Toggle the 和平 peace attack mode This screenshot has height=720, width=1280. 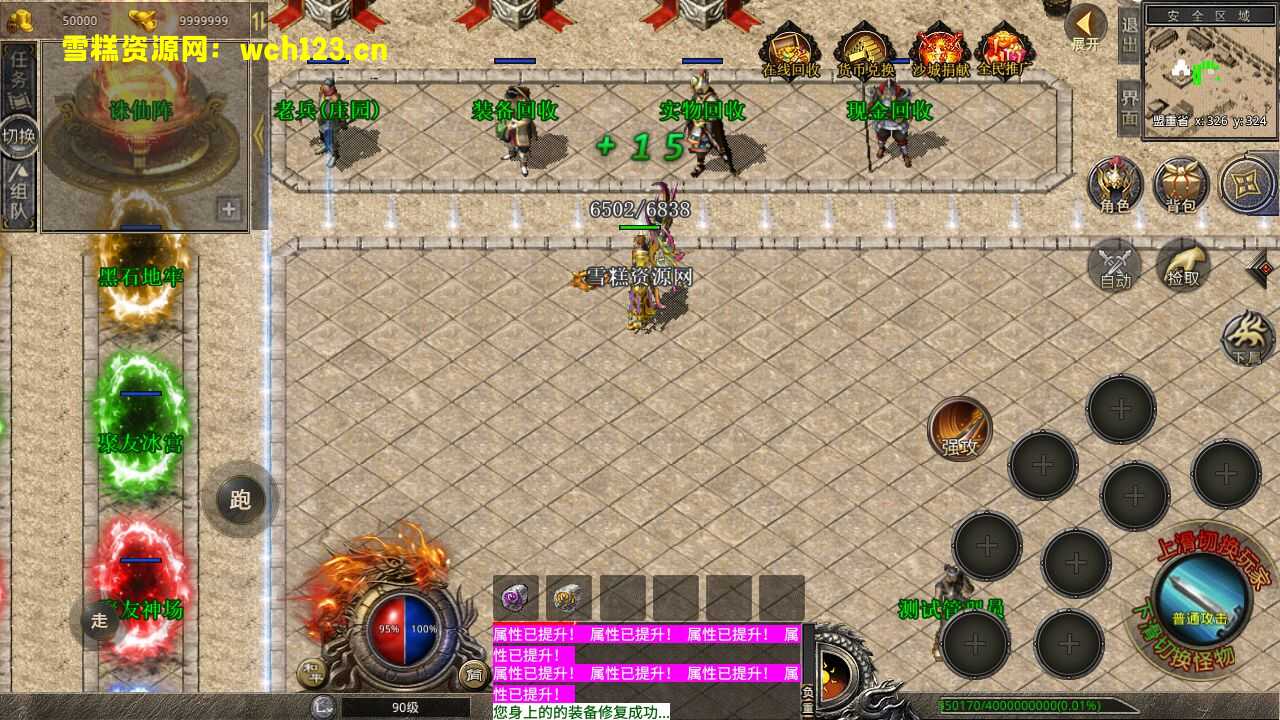312,675
